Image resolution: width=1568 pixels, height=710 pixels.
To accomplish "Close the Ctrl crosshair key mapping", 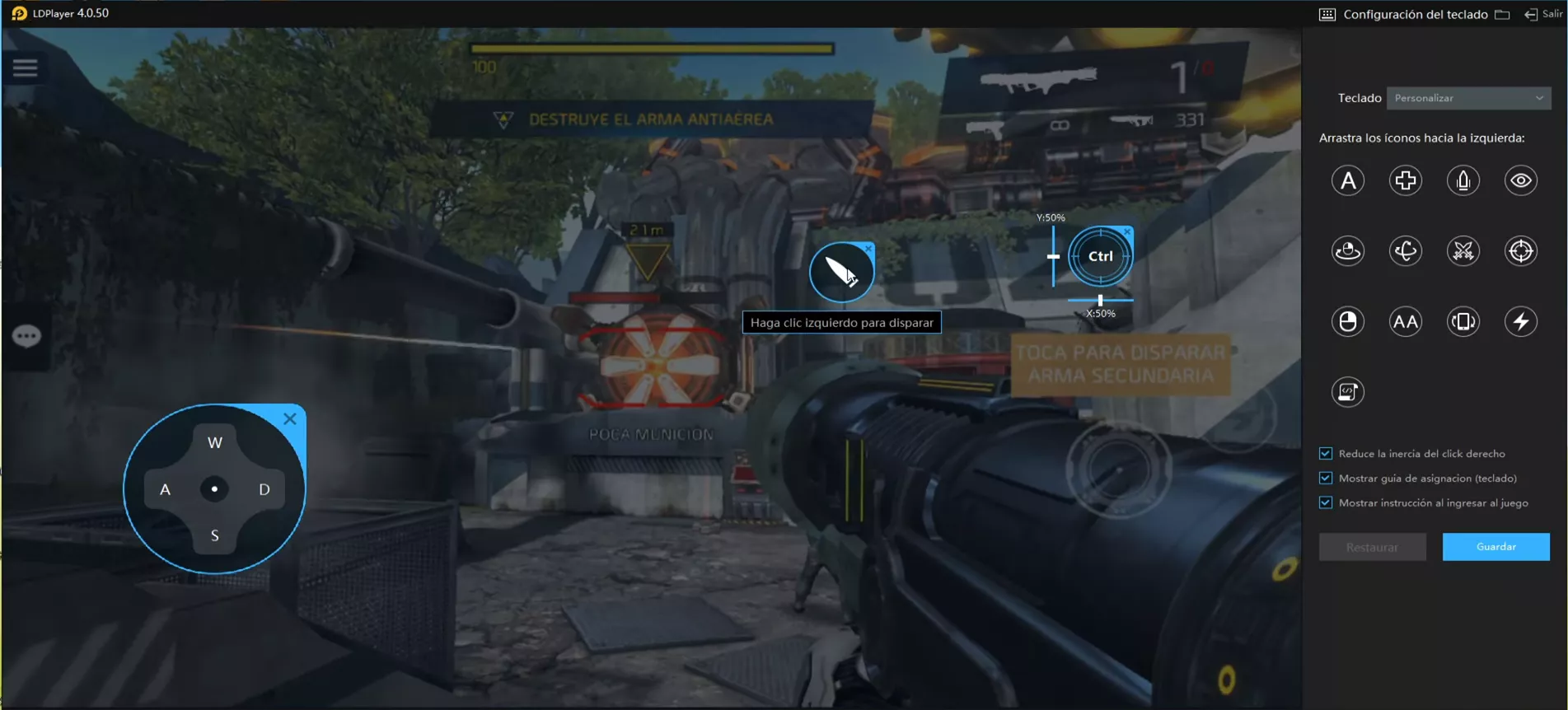I will (x=1127, y=232).
